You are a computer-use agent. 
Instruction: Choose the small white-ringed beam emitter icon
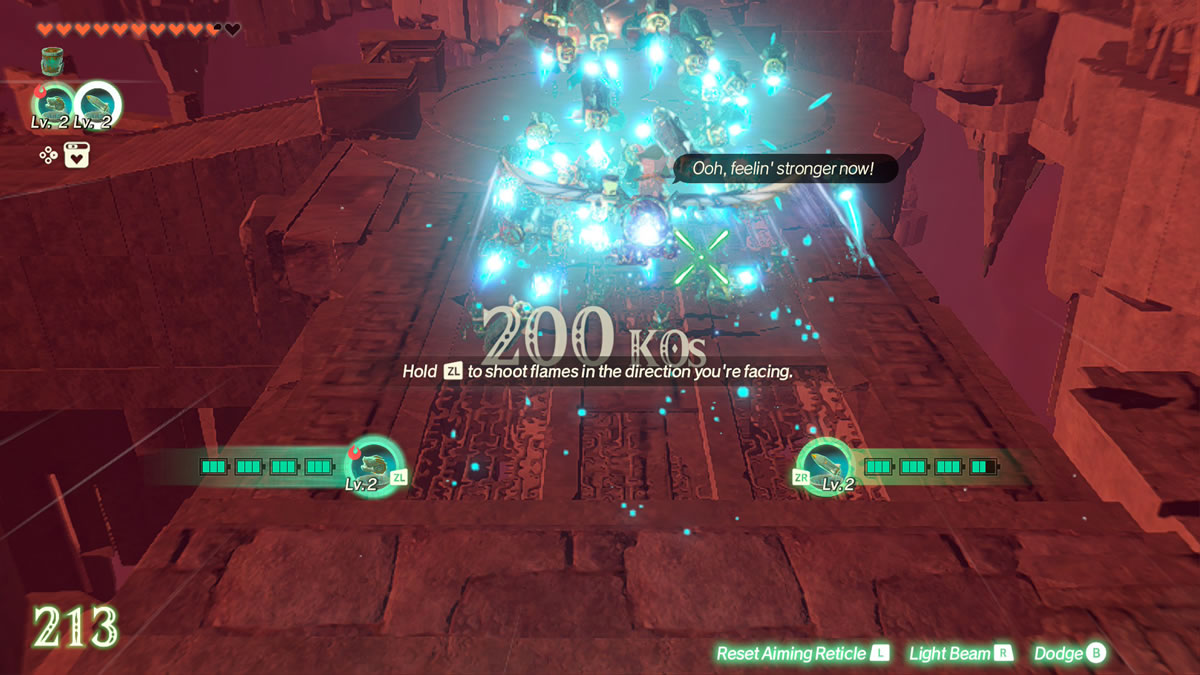(x=98, y=105)
